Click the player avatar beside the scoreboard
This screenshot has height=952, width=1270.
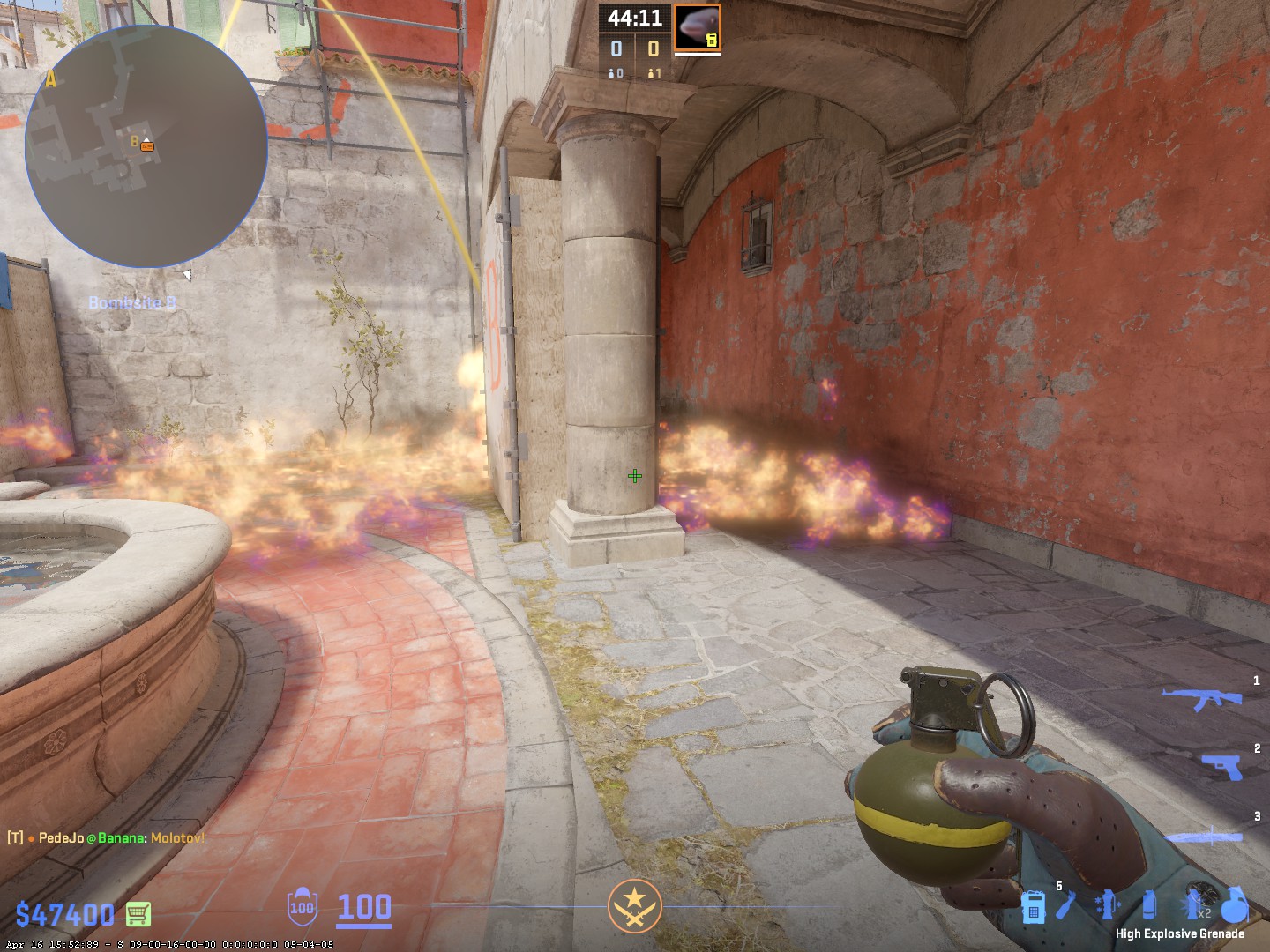click(698, 27)
